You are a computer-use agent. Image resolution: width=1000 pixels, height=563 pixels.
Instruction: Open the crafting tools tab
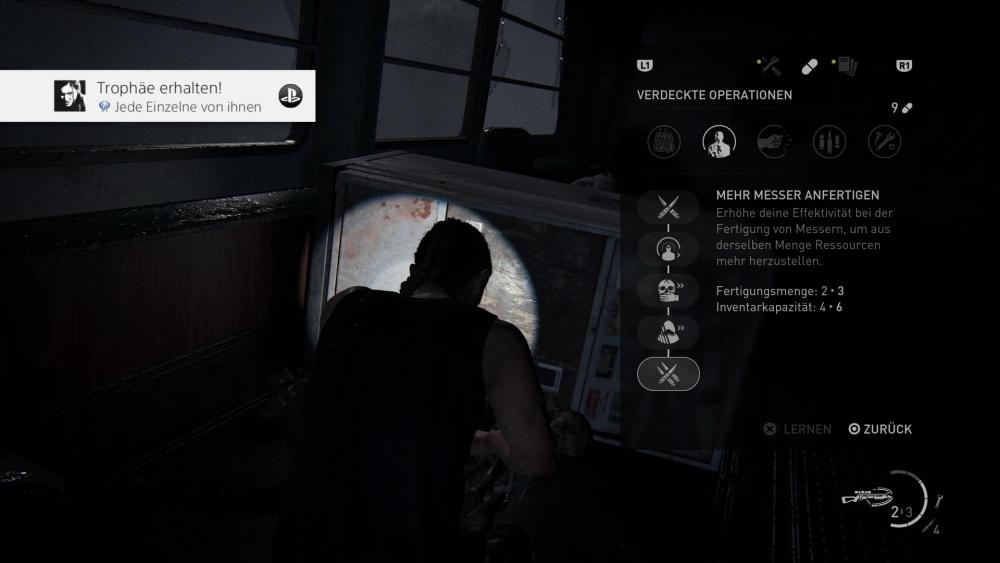pyautogui.click(x=770, y=66)
